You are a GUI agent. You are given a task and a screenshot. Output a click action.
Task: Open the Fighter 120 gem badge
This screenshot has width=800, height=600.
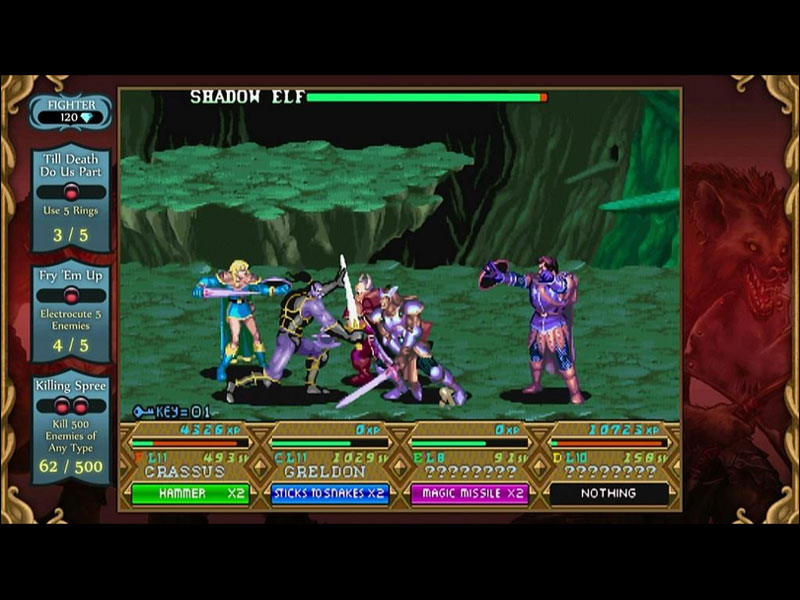coord(71,110)
